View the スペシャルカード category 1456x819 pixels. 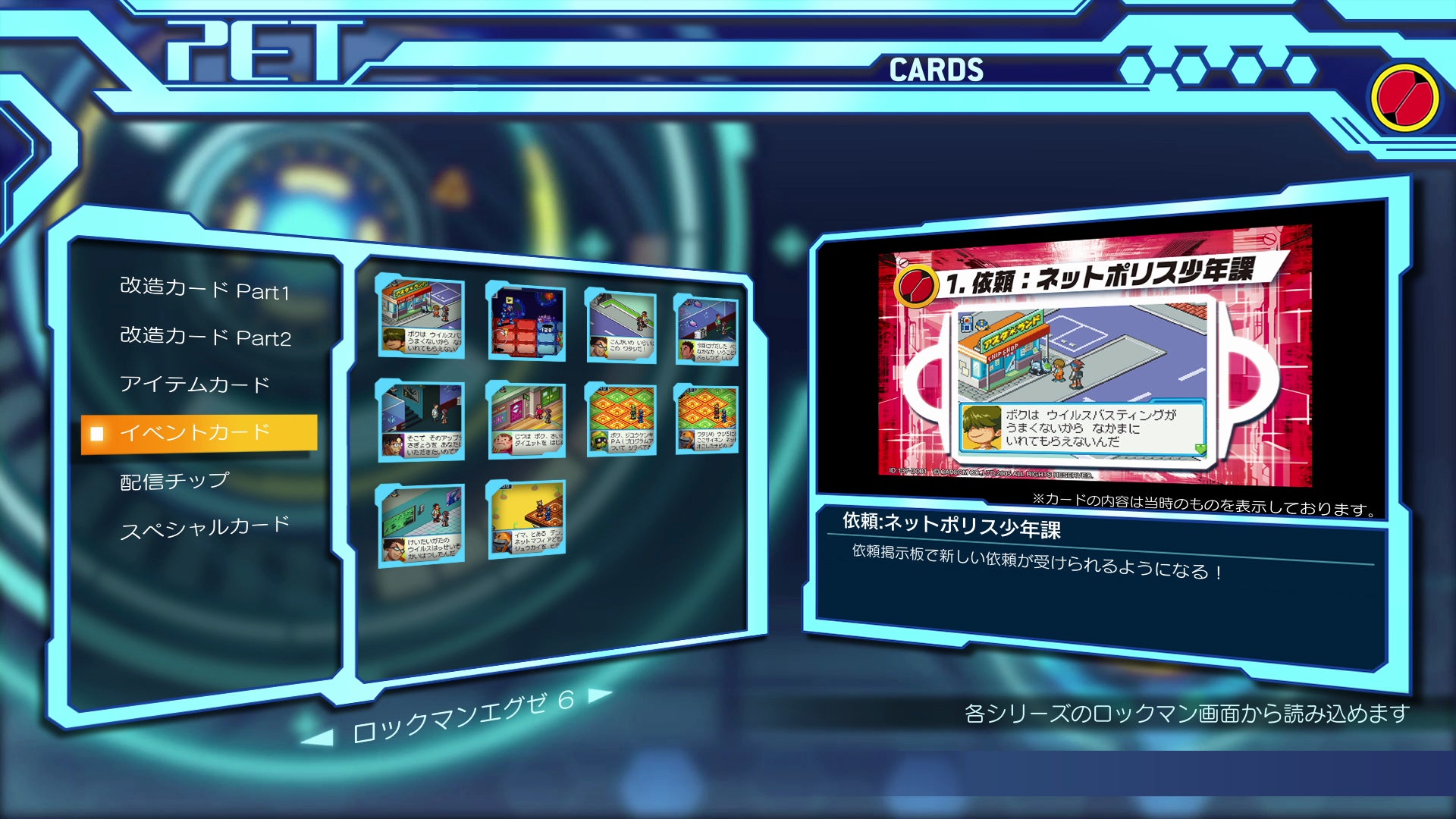[205, 526]
